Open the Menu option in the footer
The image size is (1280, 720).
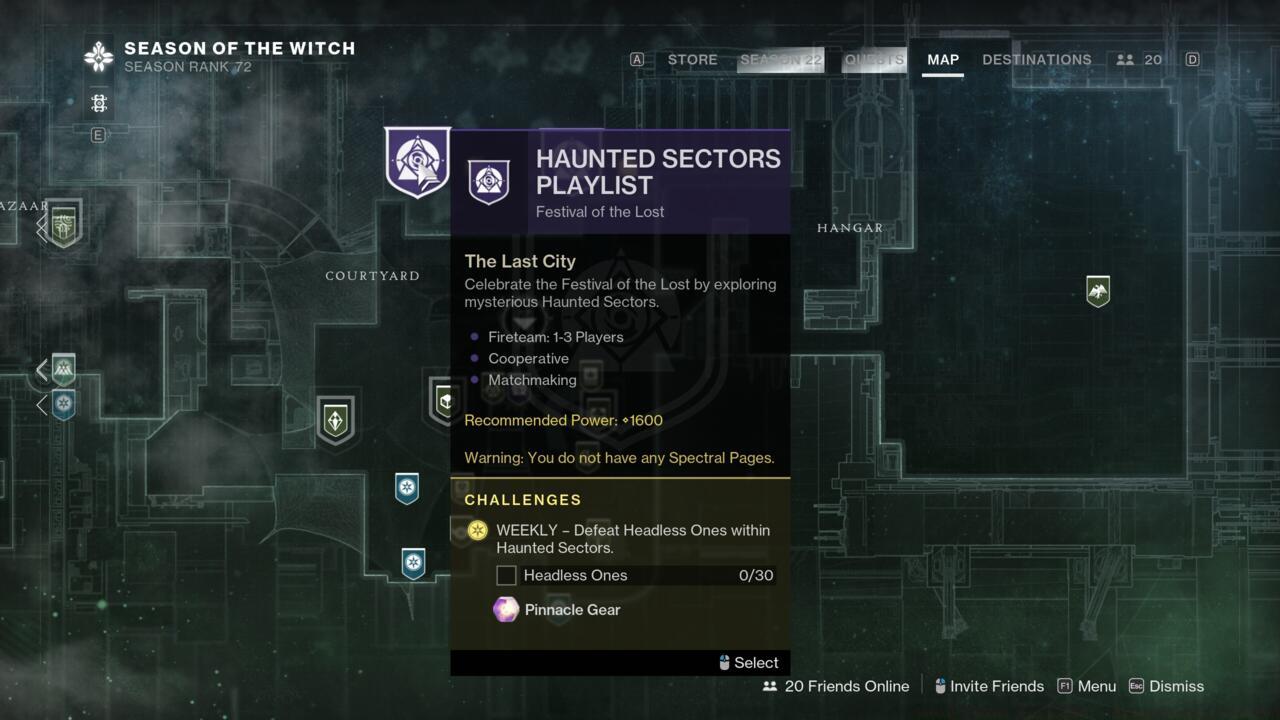[x=1086, y=686]
